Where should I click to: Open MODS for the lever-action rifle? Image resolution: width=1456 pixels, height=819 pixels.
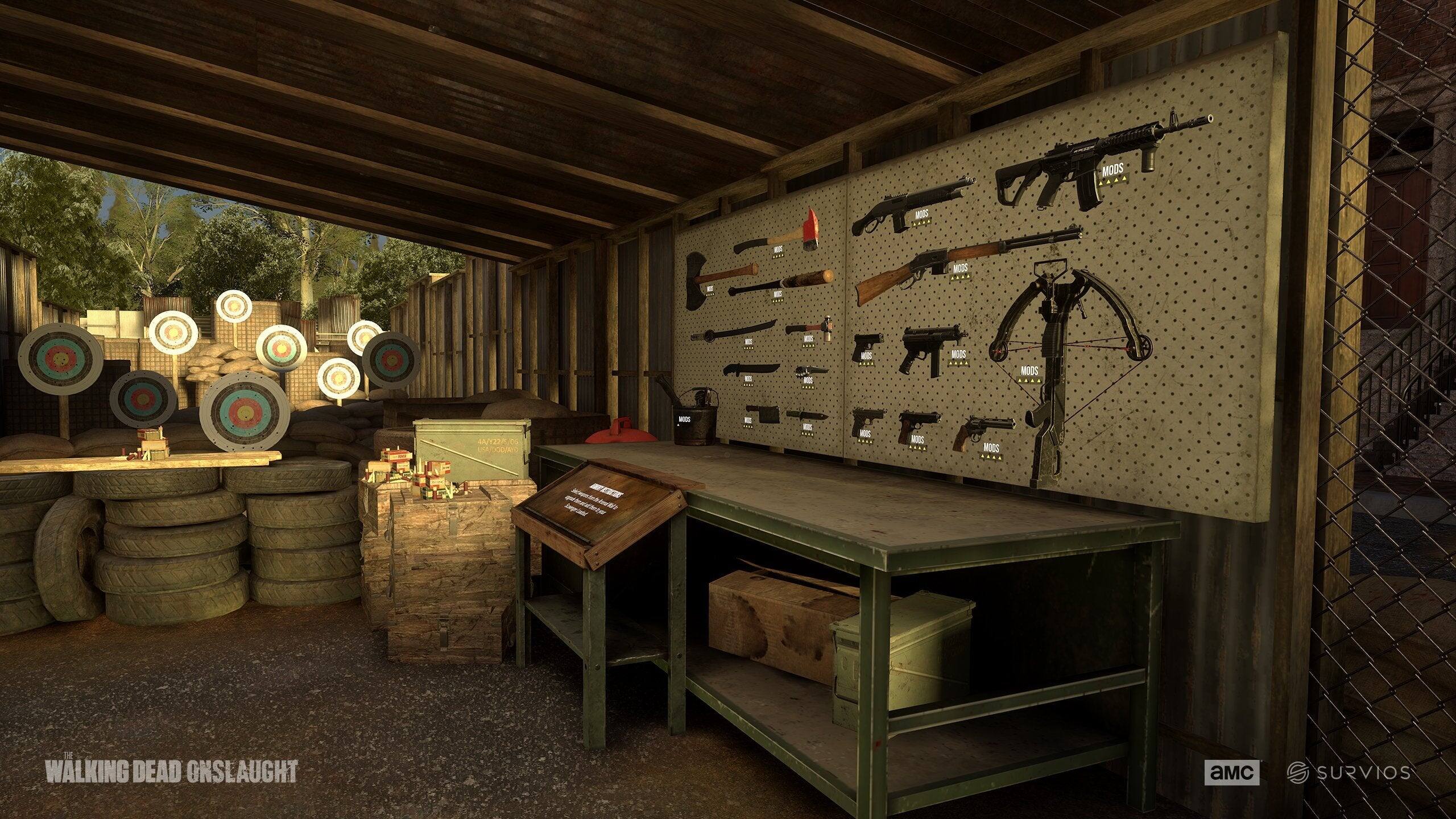[x=960, y=268]
